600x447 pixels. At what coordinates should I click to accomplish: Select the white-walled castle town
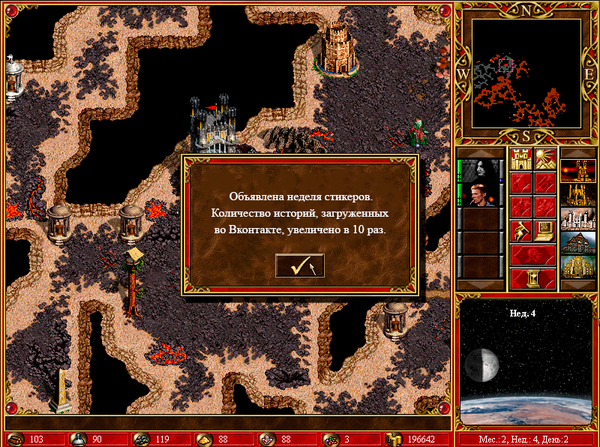coord(578,219)
